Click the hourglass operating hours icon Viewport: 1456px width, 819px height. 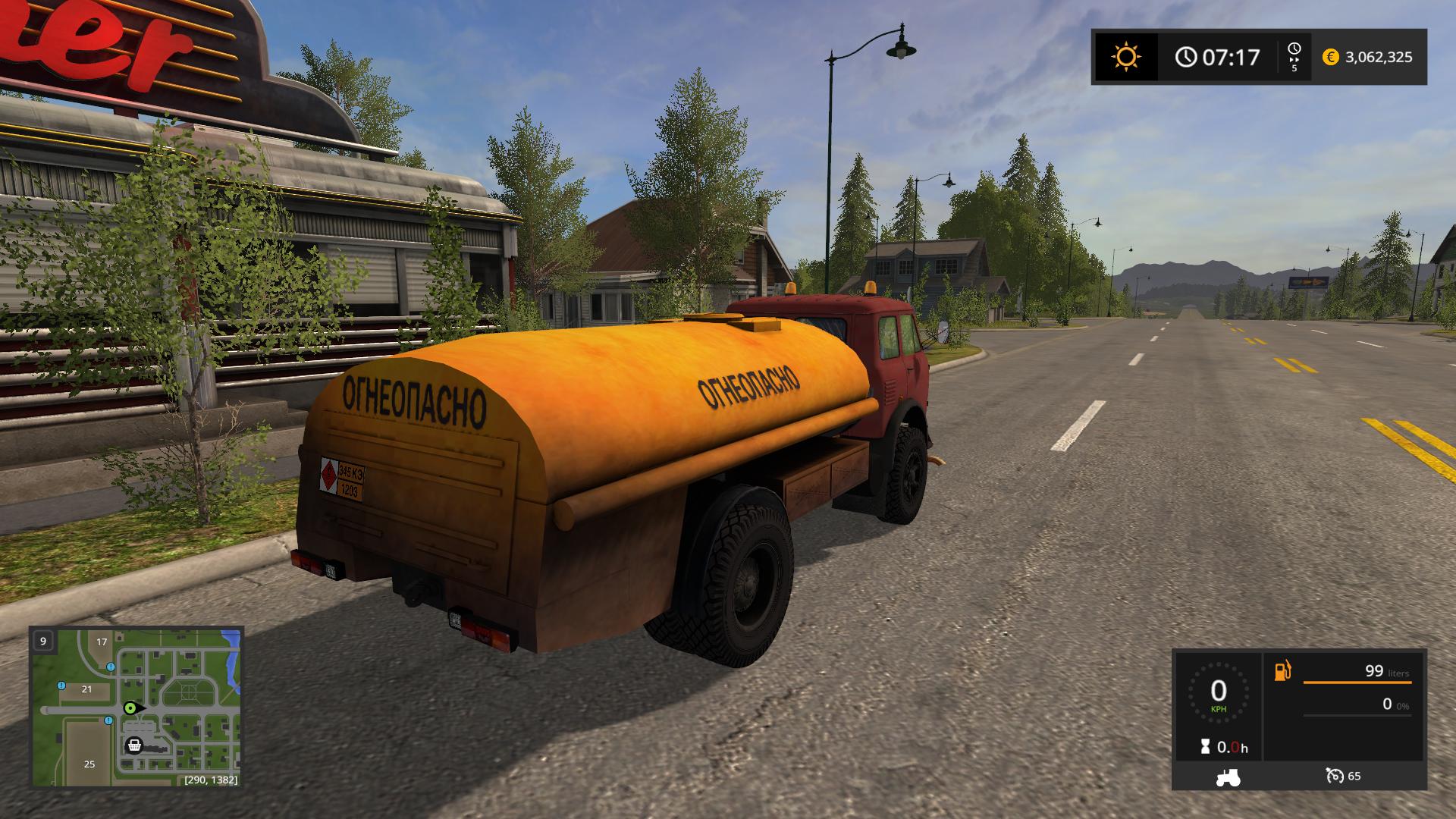[x=1205, y=748]
